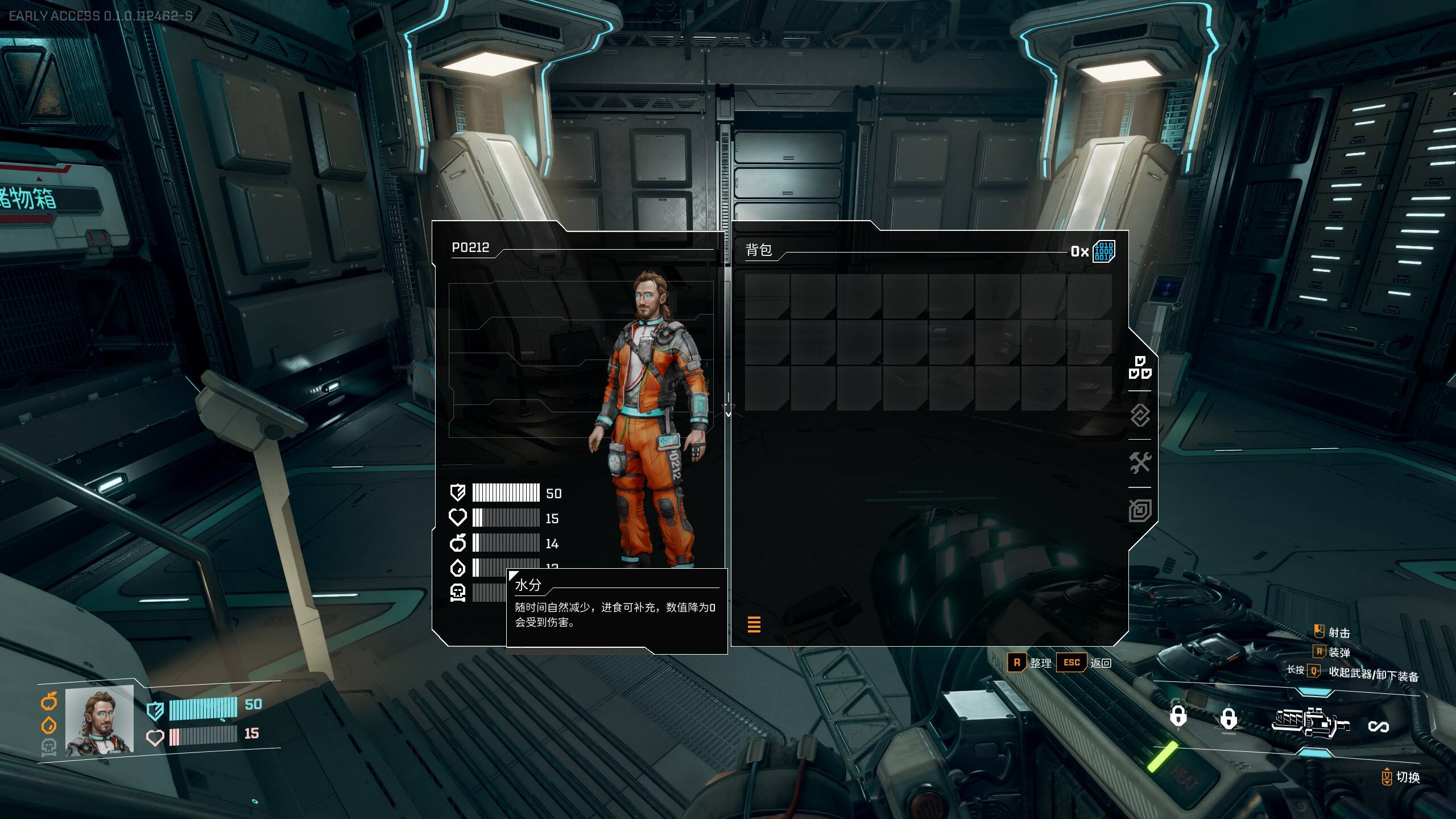Click the skull stat icon in character panel
Viewport: 1456px width, 819px height.
pos(458,592)
